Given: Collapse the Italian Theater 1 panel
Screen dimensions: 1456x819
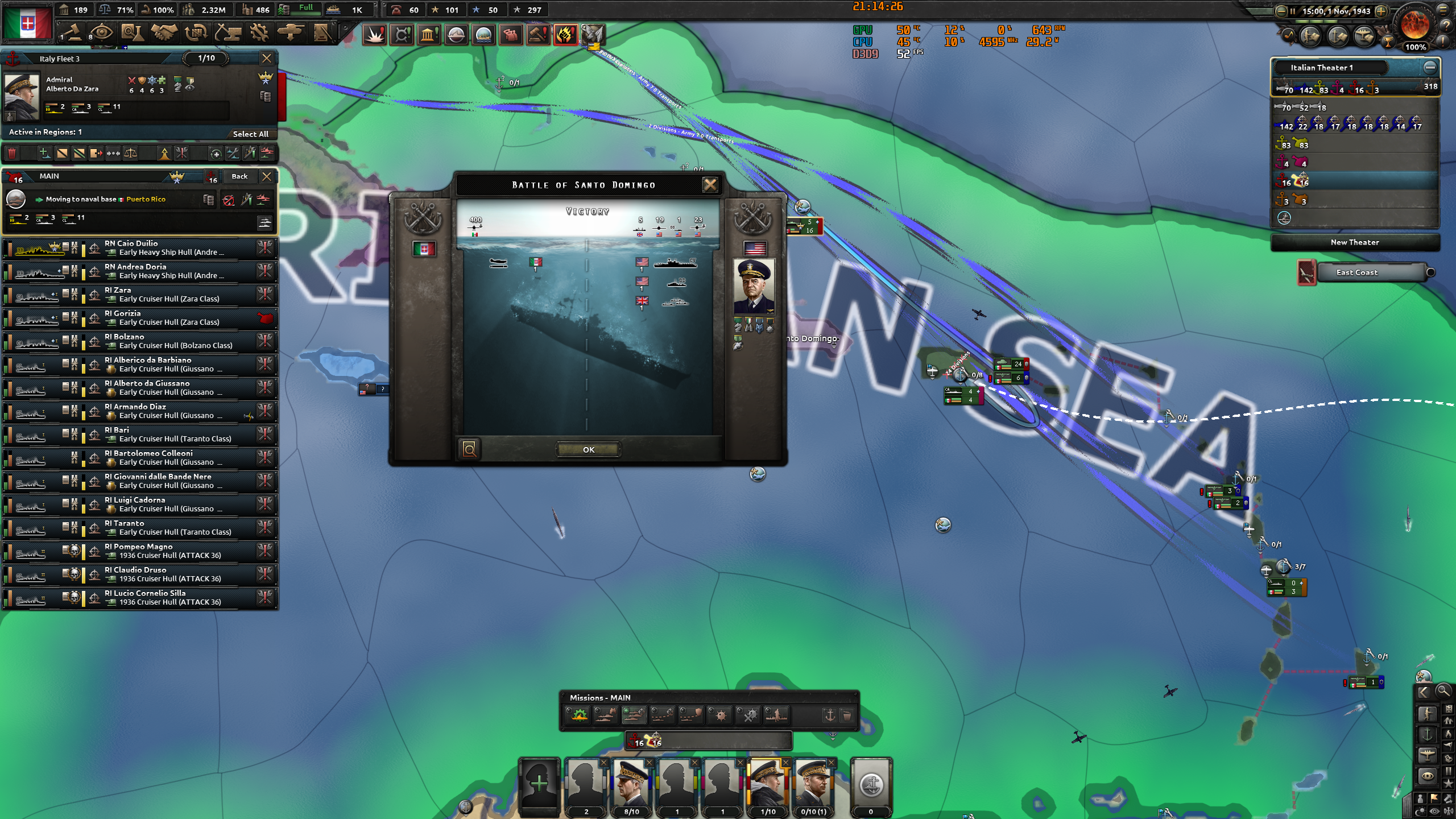Looking at the screenshot, I should (x=1431, y=67).
